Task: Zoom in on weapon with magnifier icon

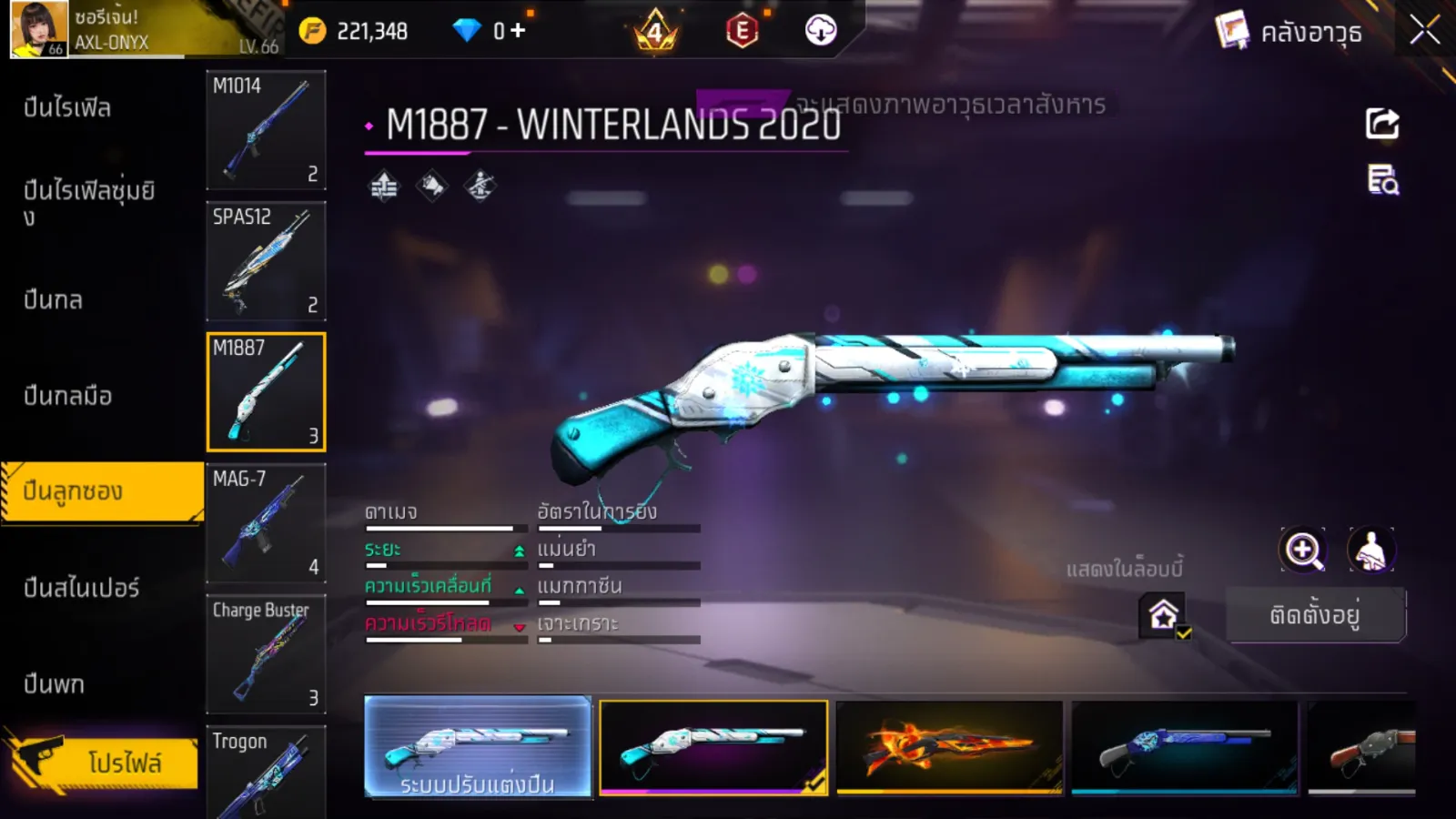Action: 1302,550
